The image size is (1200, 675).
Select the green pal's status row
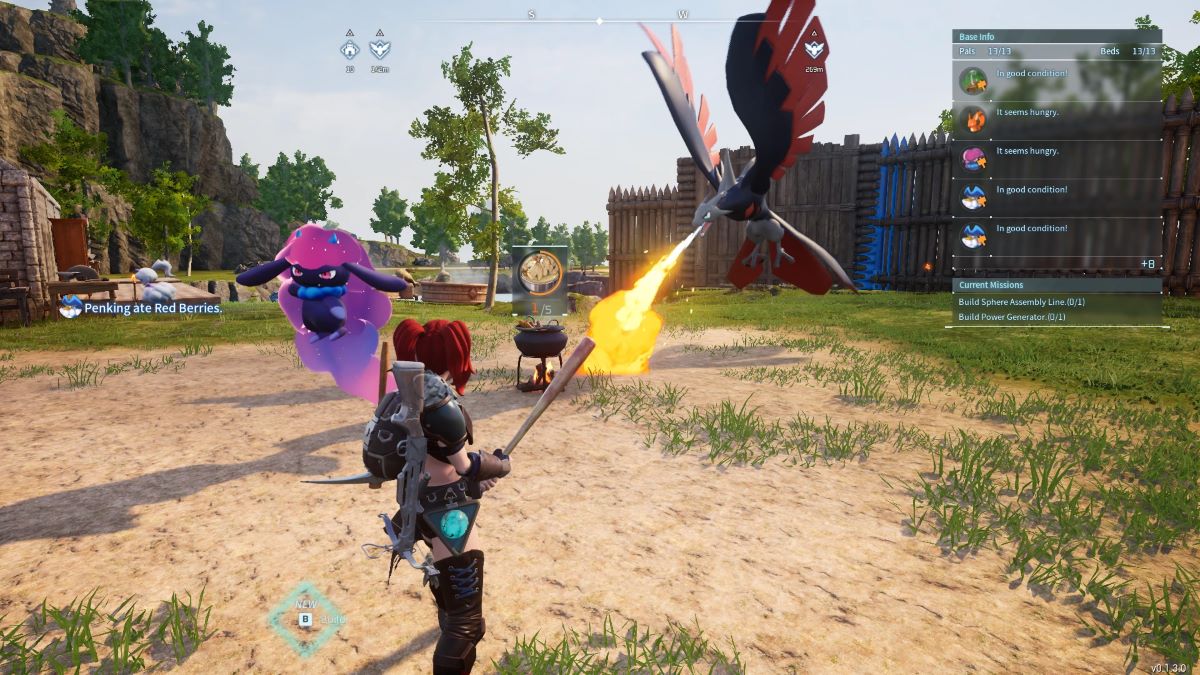(x=1056, y=80)
